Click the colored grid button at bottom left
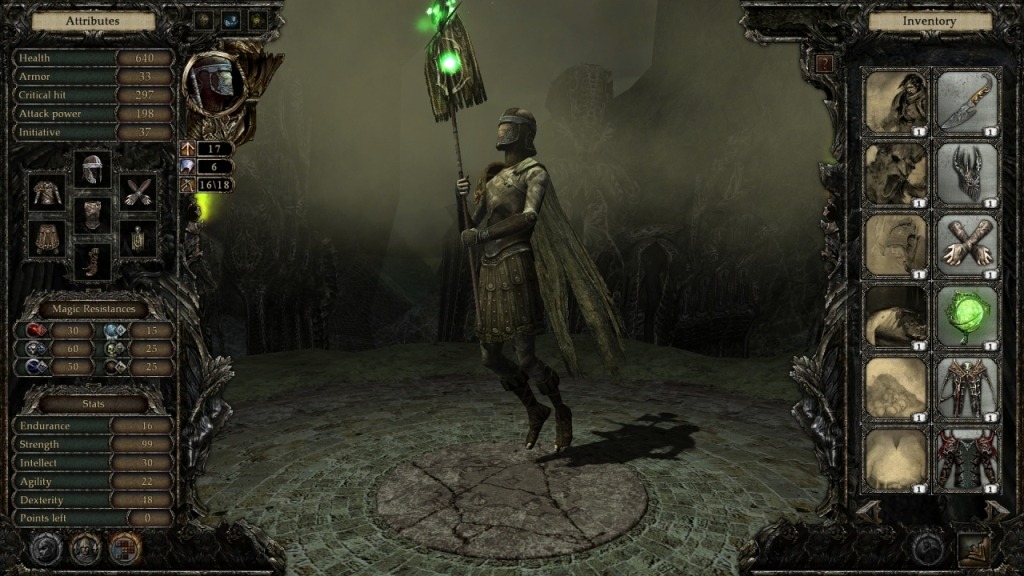 [125, 548]
